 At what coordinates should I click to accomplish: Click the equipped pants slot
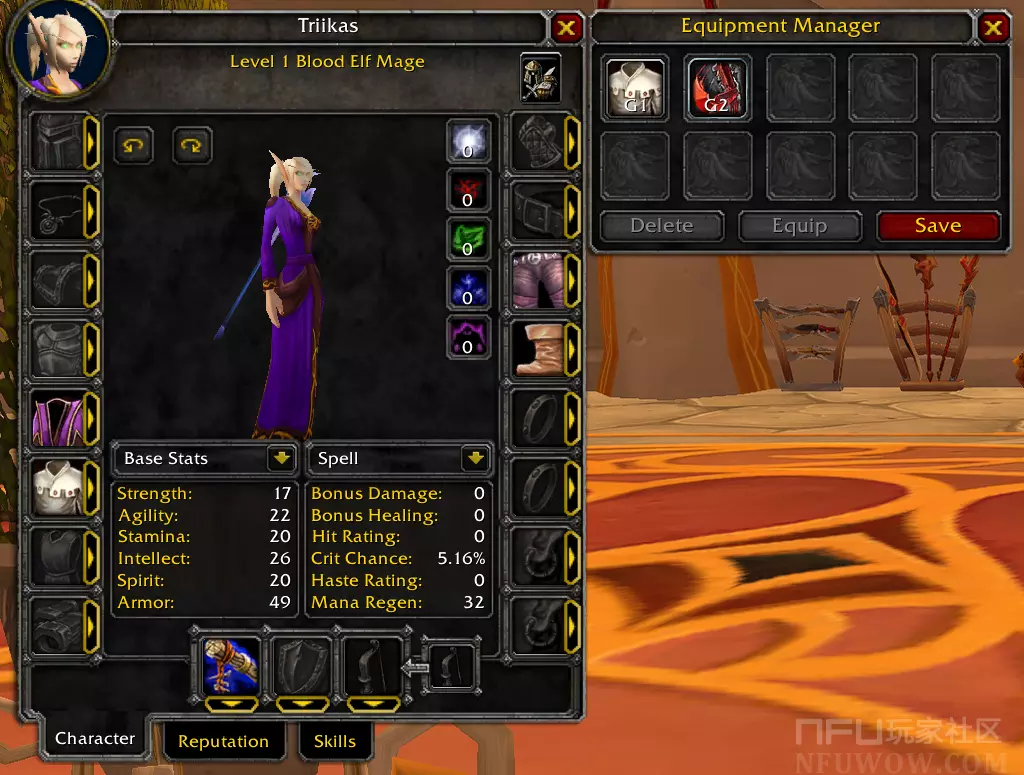click(x=539, y=281)
